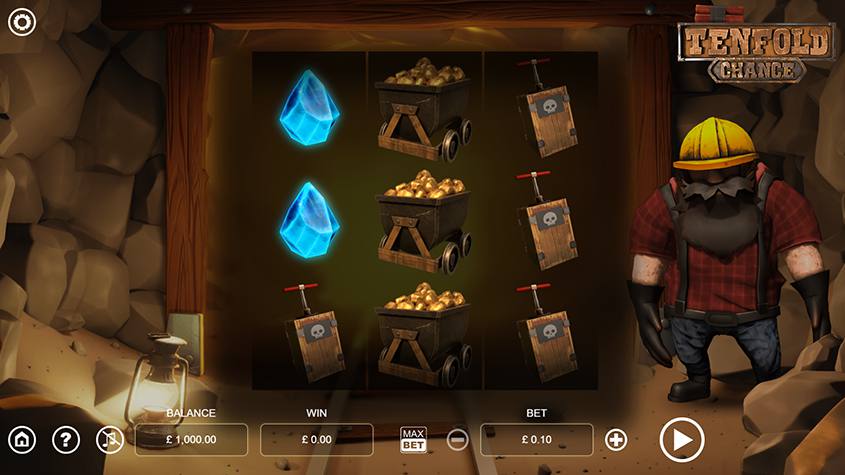Viewport: 845px width, 475px height.
Task: Go to the home lobby
Action: [22, 439]
